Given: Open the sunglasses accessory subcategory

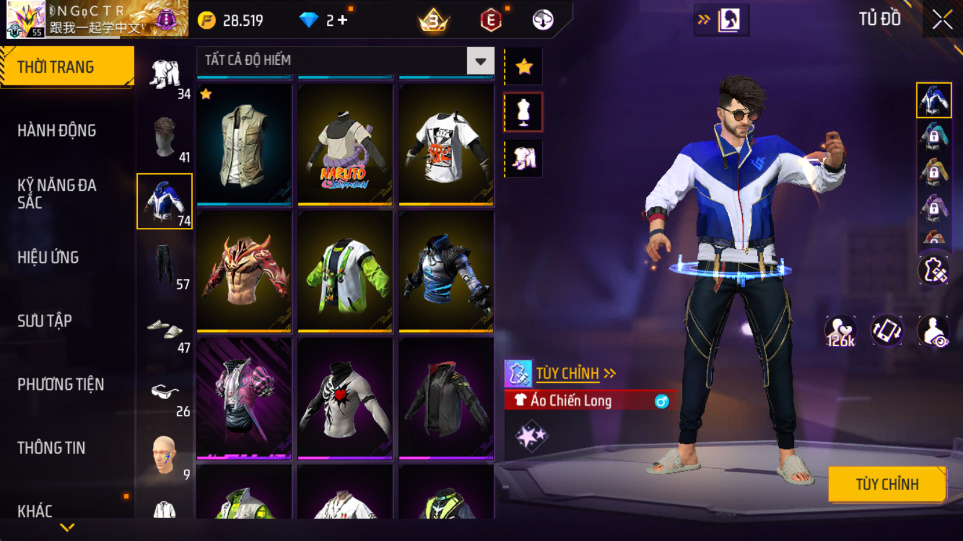Looking at the screenshot, I should tap(163, 391).
